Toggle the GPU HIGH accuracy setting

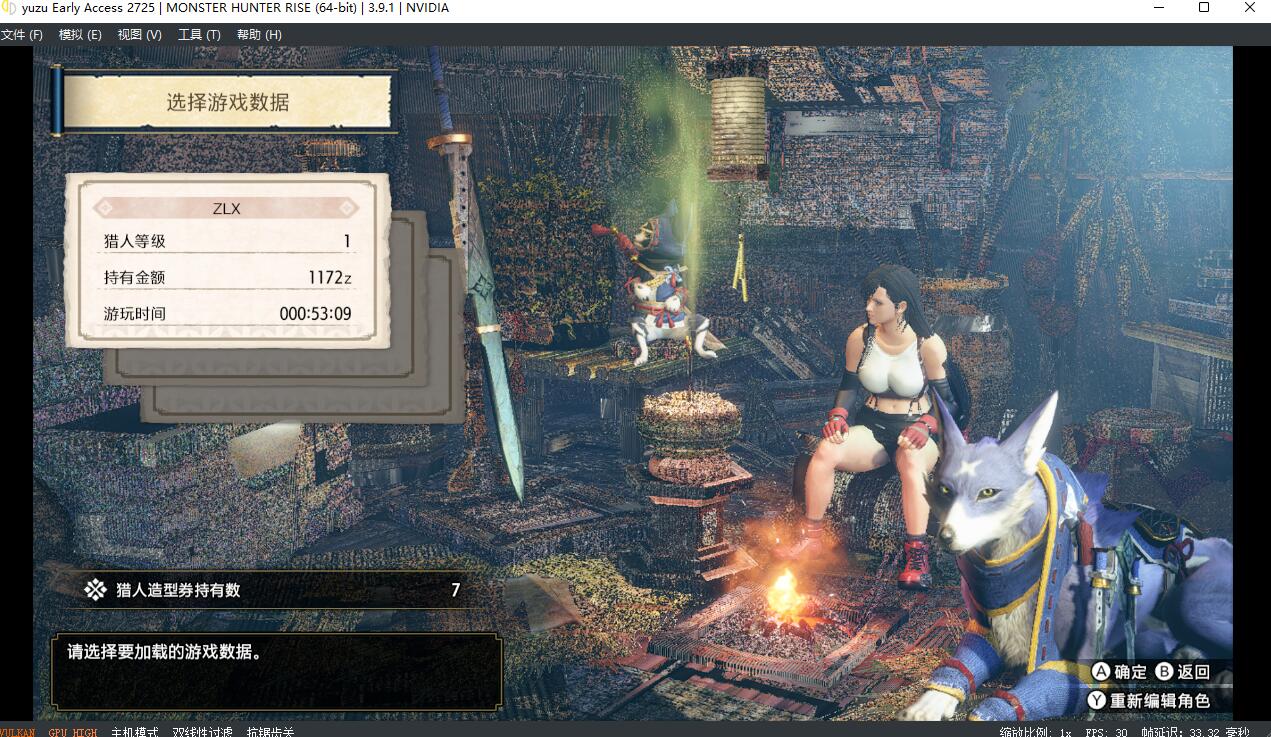[73, 732]
